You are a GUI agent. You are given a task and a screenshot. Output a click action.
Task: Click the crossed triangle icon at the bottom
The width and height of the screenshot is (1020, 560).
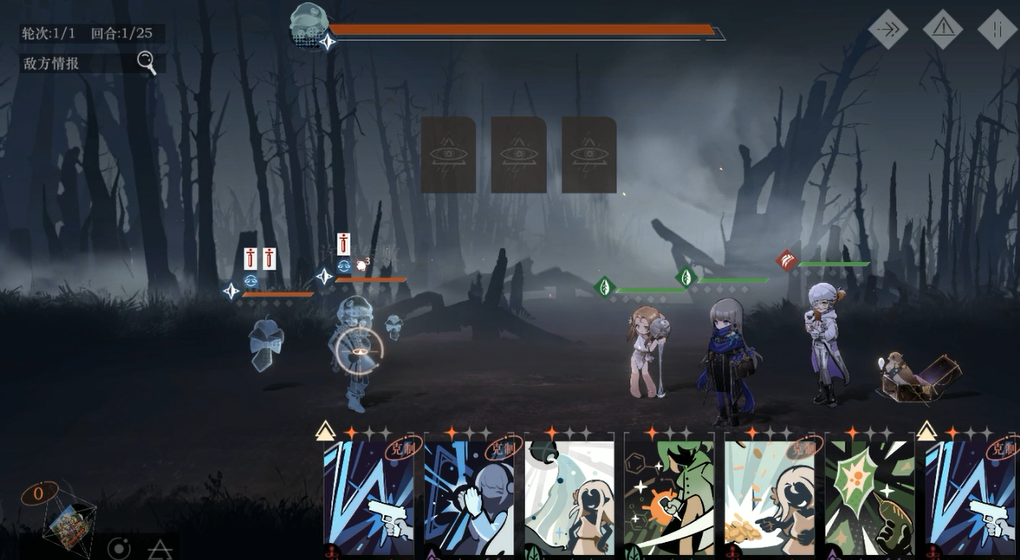(160, 549)
